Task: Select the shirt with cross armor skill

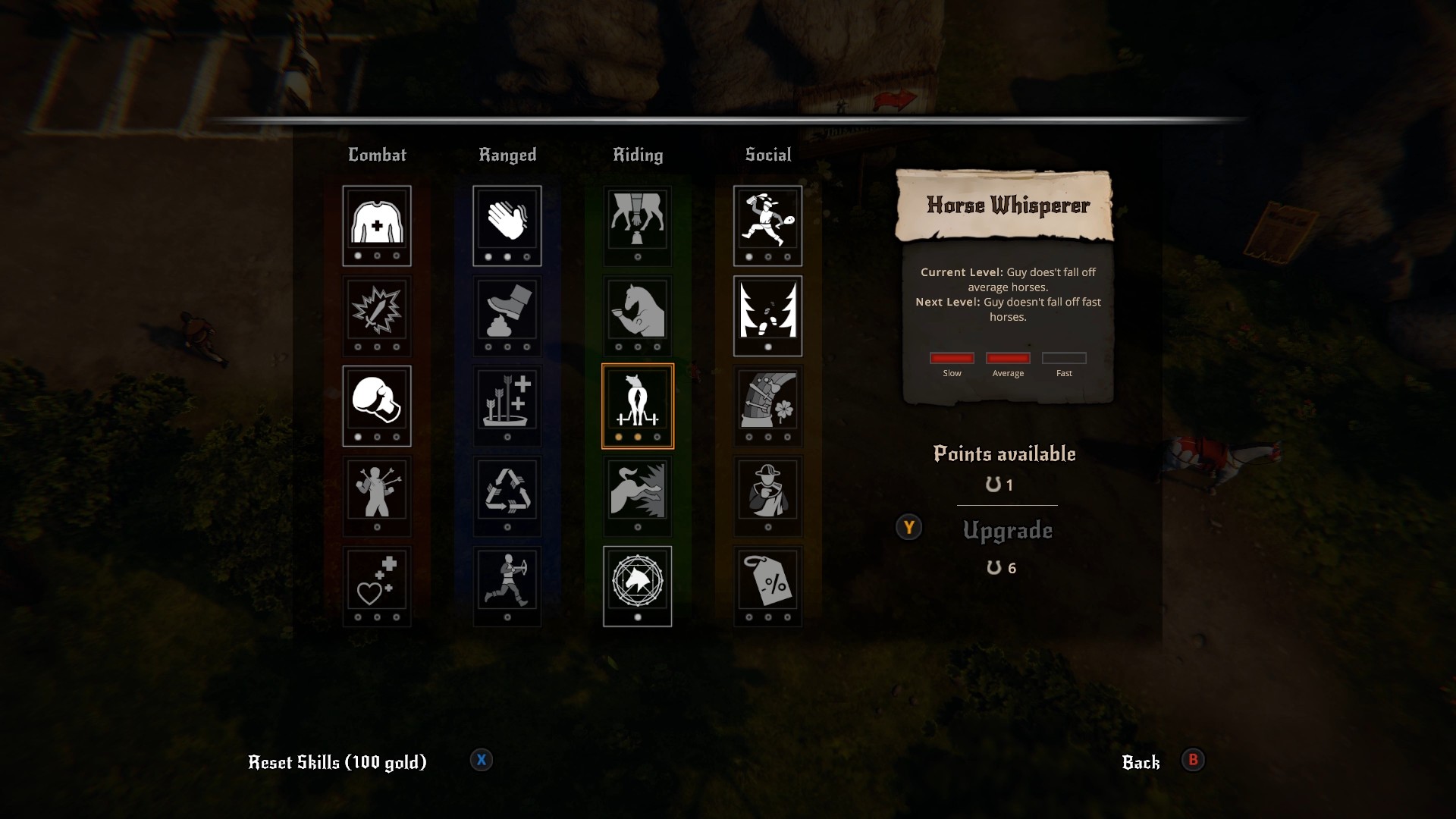Action: click(377, 225)
